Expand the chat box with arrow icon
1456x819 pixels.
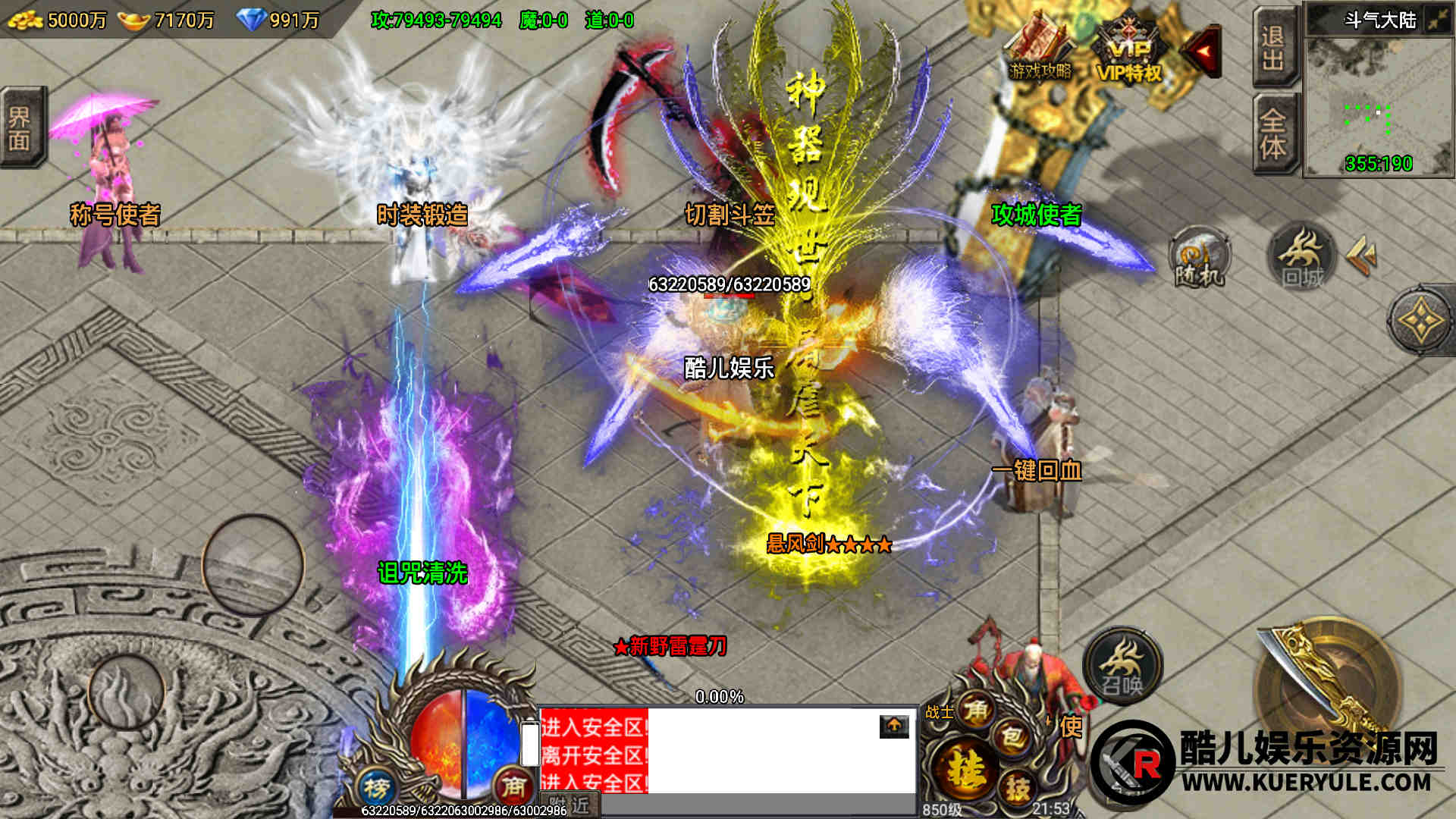(x=894, y=726)
